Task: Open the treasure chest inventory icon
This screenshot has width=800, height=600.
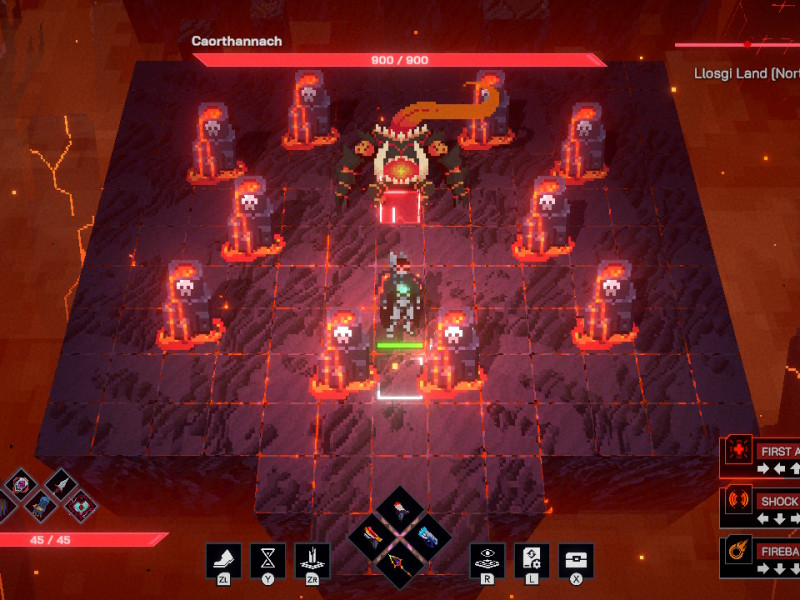Action: (x=576, y=560)
